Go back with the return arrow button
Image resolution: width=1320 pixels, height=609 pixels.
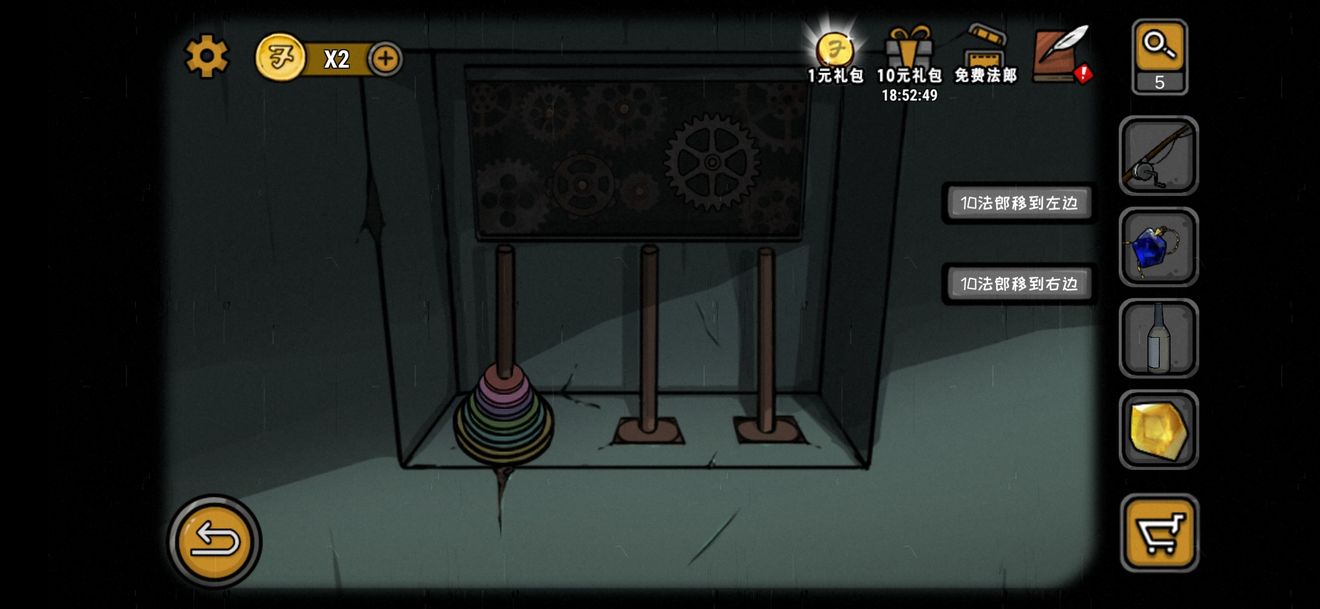[x=214, y=541]
